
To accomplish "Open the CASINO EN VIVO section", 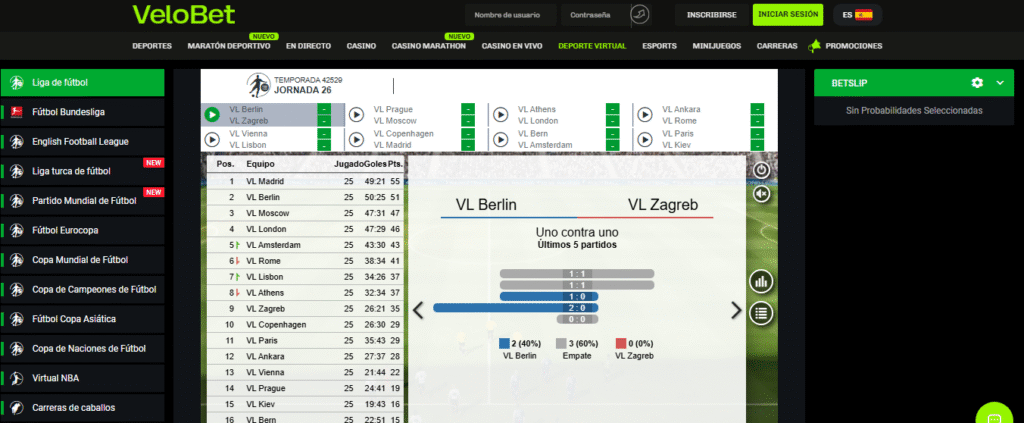I will (512, 46).
